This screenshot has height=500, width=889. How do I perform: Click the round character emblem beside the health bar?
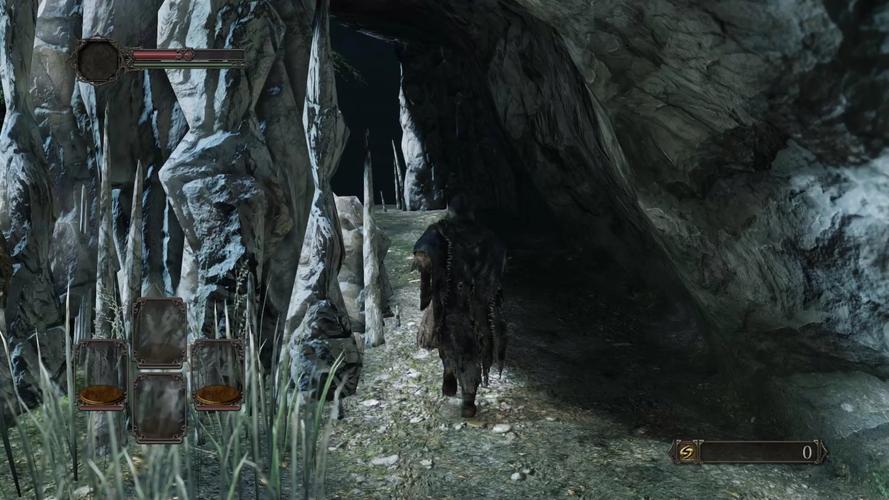point(101,60)
